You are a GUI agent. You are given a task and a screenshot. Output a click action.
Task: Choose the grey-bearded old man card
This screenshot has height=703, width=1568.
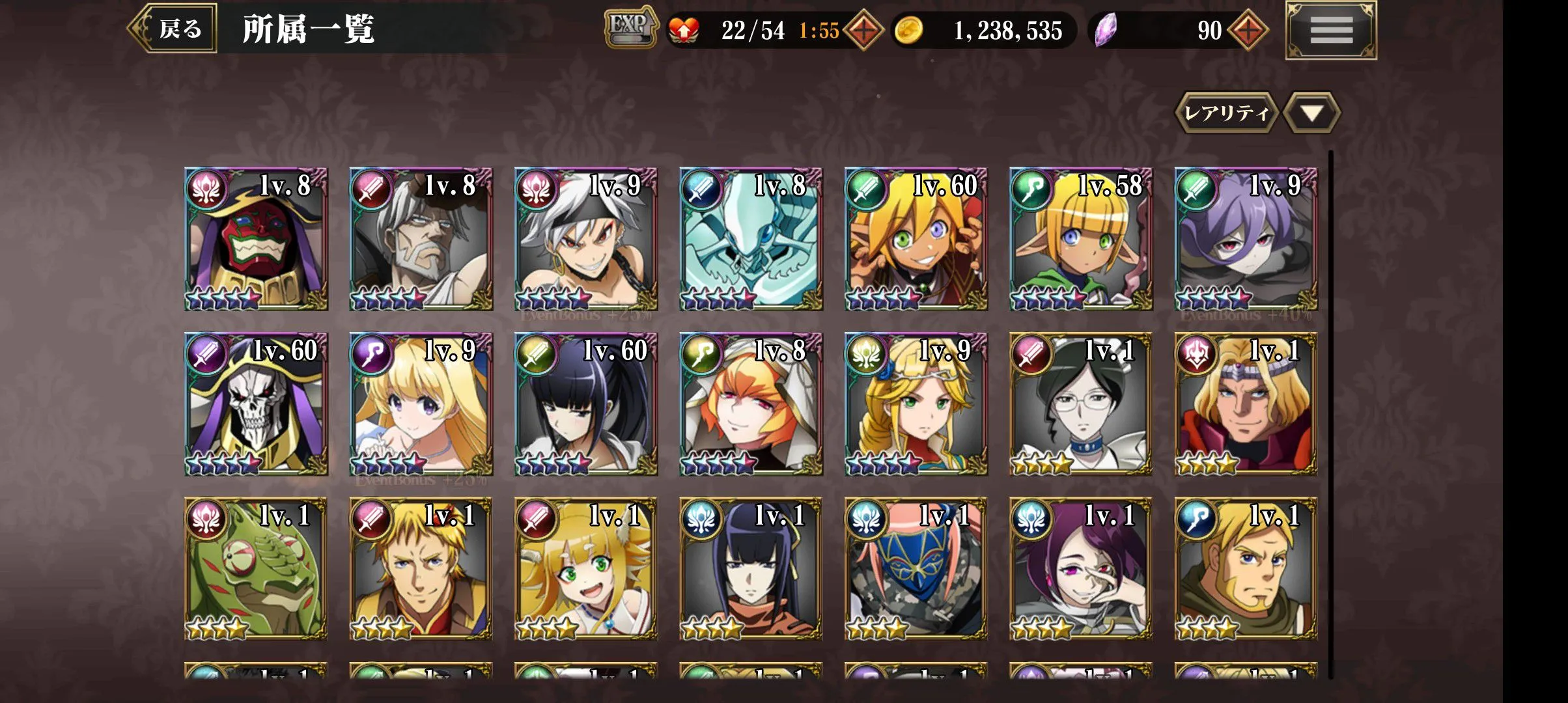(x=421, y=240)
